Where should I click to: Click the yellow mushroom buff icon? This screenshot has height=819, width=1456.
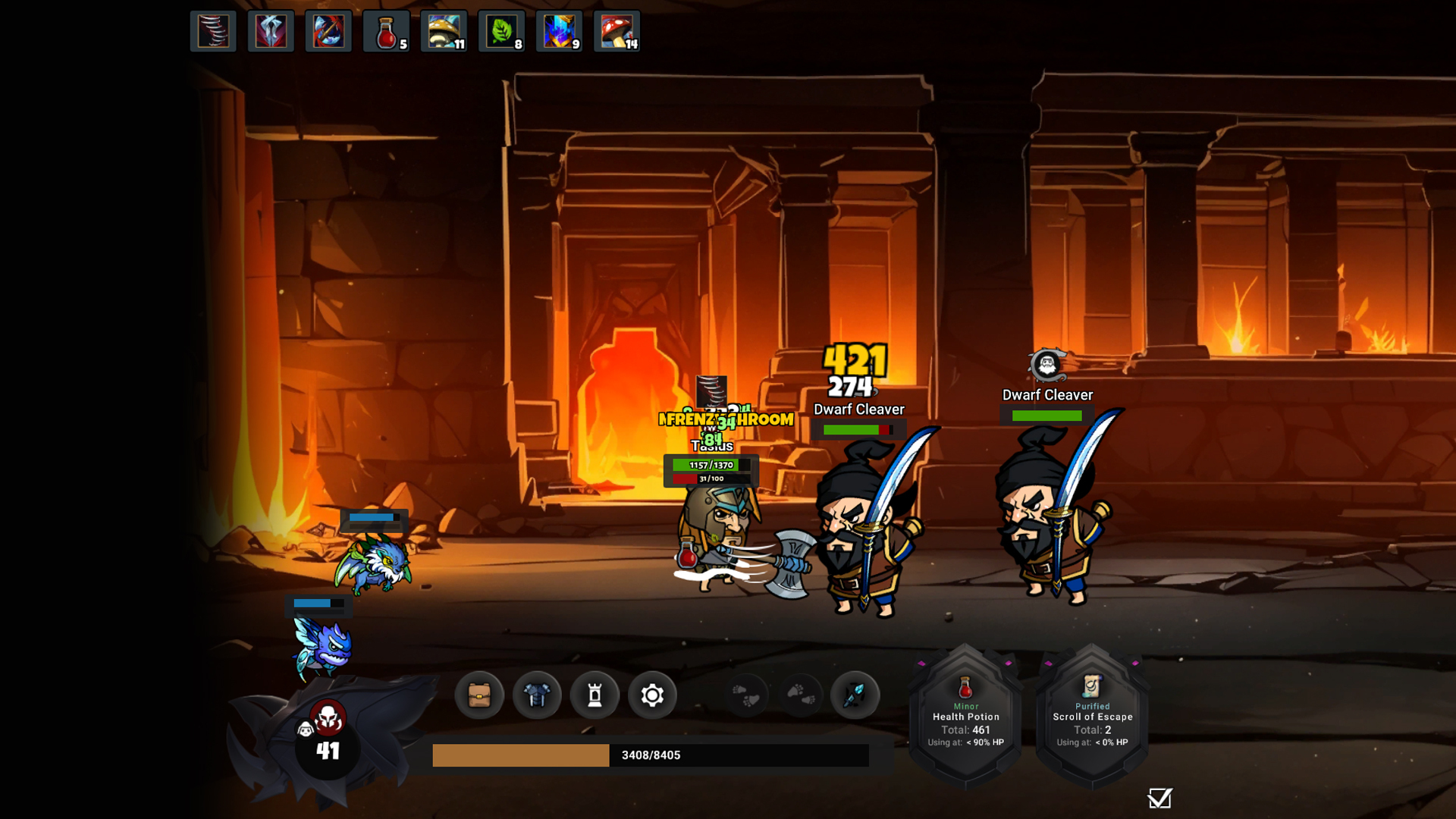pyautogui.click(x=444, y=32)
